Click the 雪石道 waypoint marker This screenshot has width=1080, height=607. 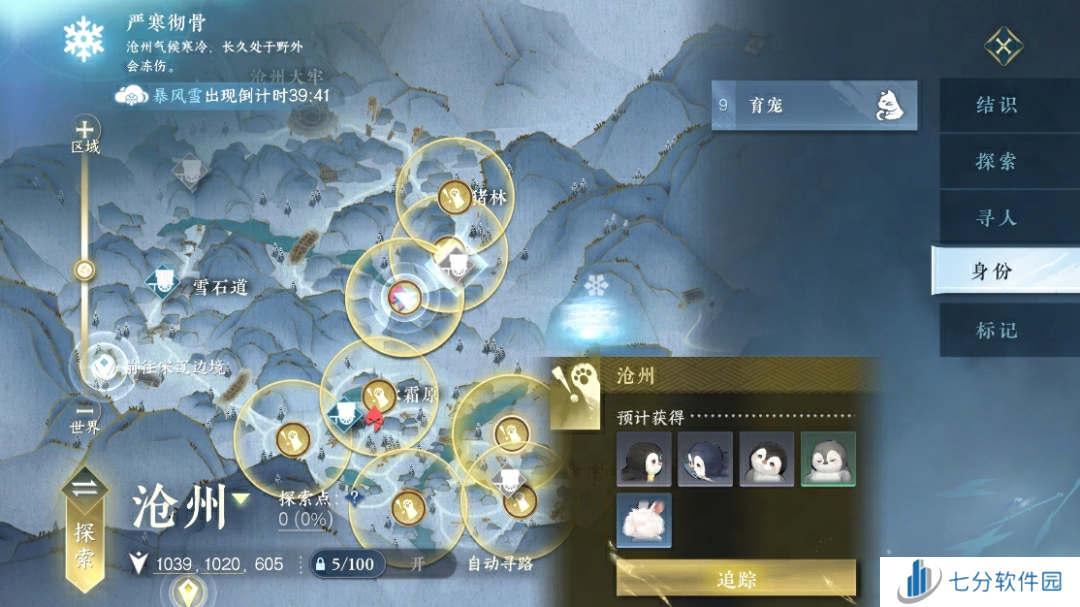click(x=163, y=285)
